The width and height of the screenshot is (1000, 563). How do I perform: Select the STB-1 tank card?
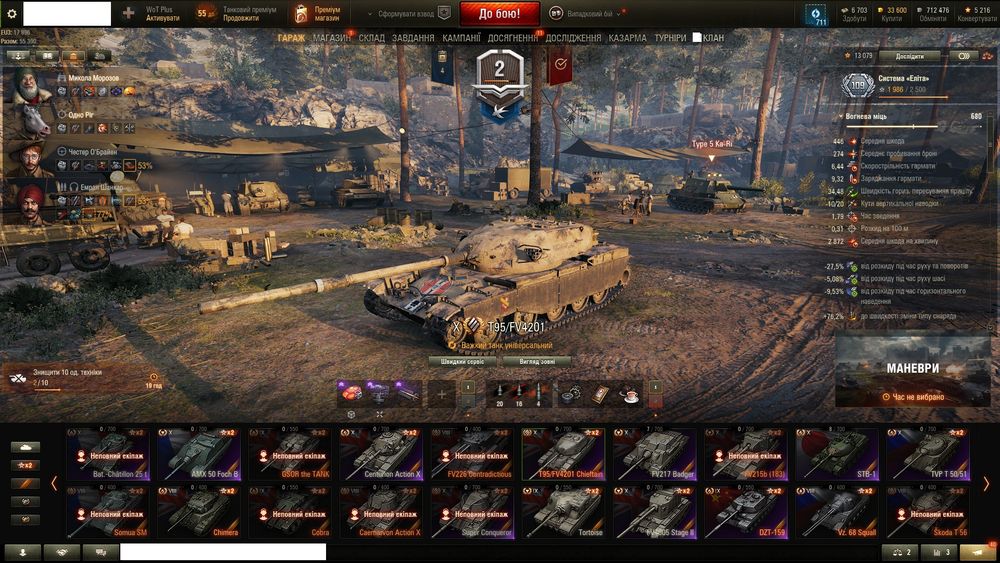click(x=837, y=455)
